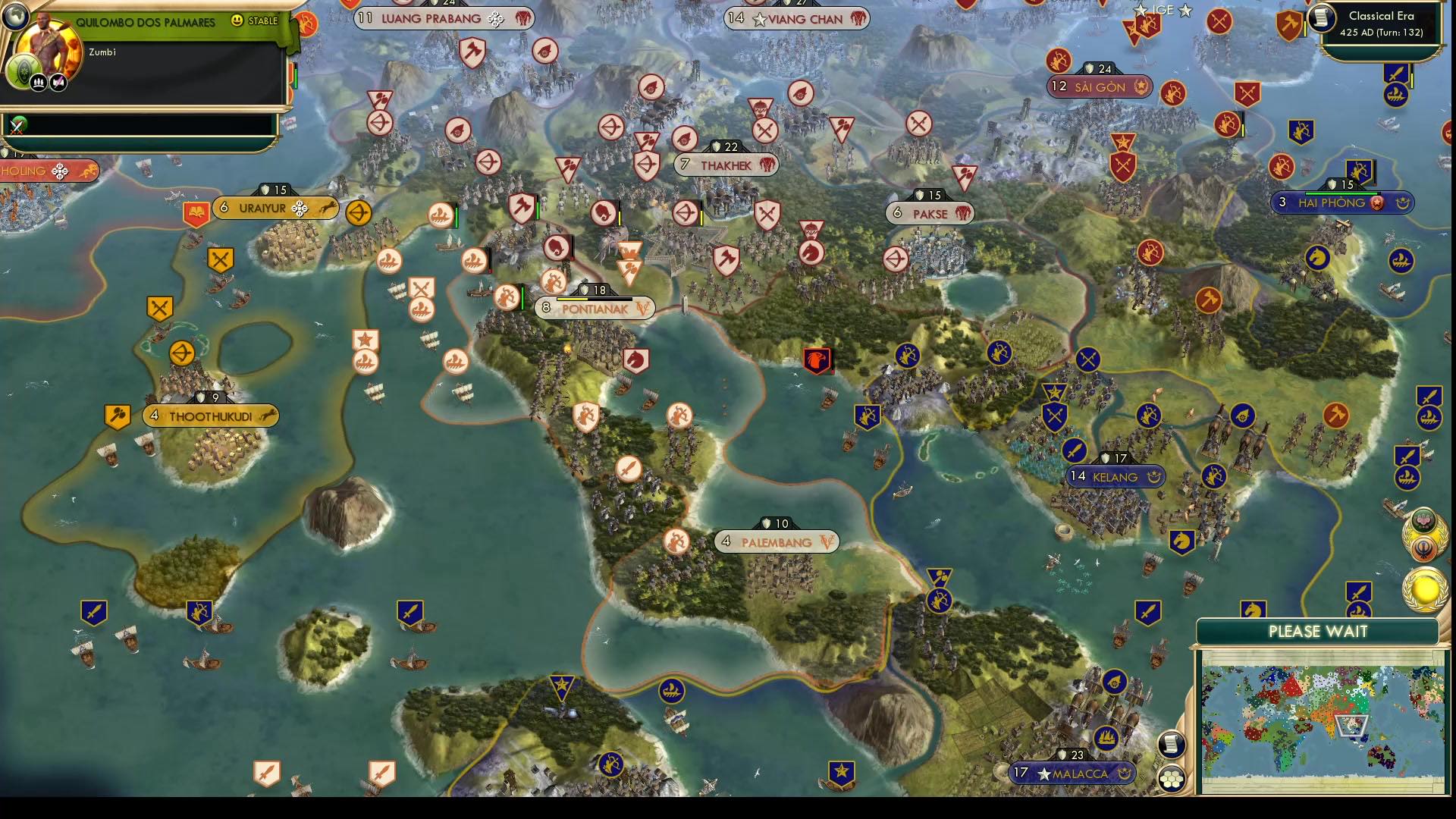1456x819 pixels.
Task: Click the Sài Gòn city banner
Action: (x=1100, y=86)
